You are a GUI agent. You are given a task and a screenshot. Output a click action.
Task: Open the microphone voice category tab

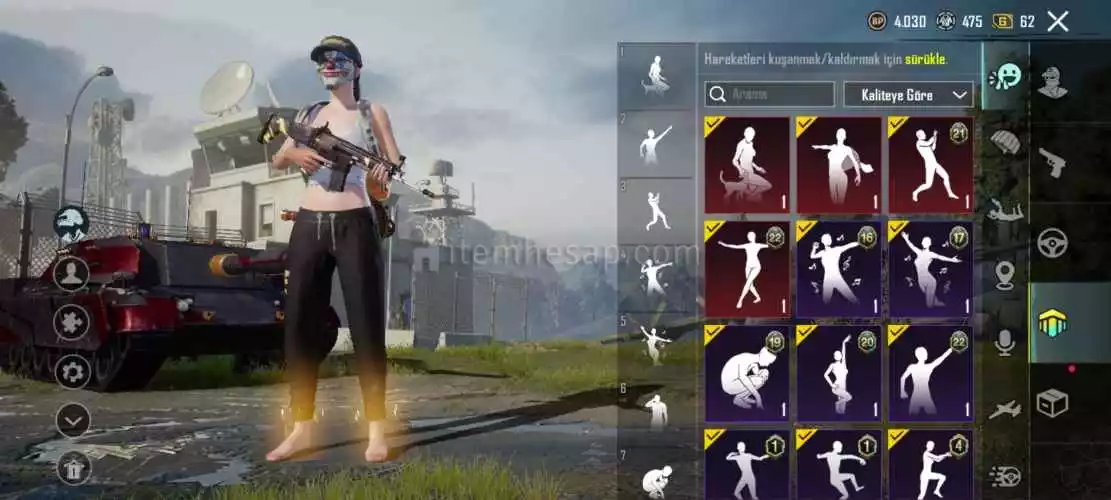(x=1005, y=342)
